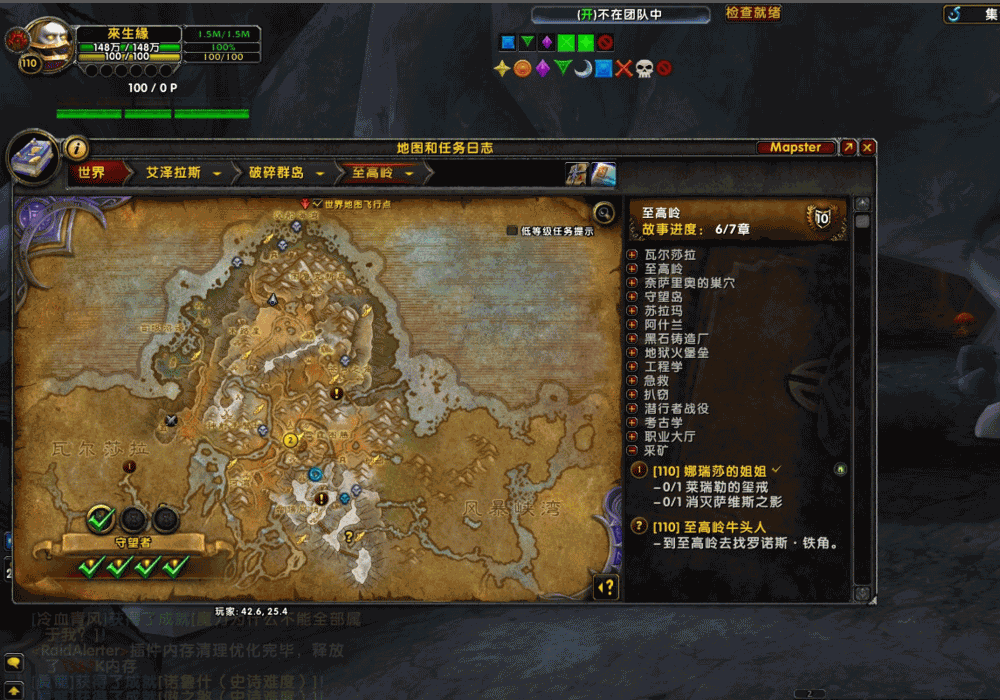Click the map magnifying glass button

click(x=603, y=212)
